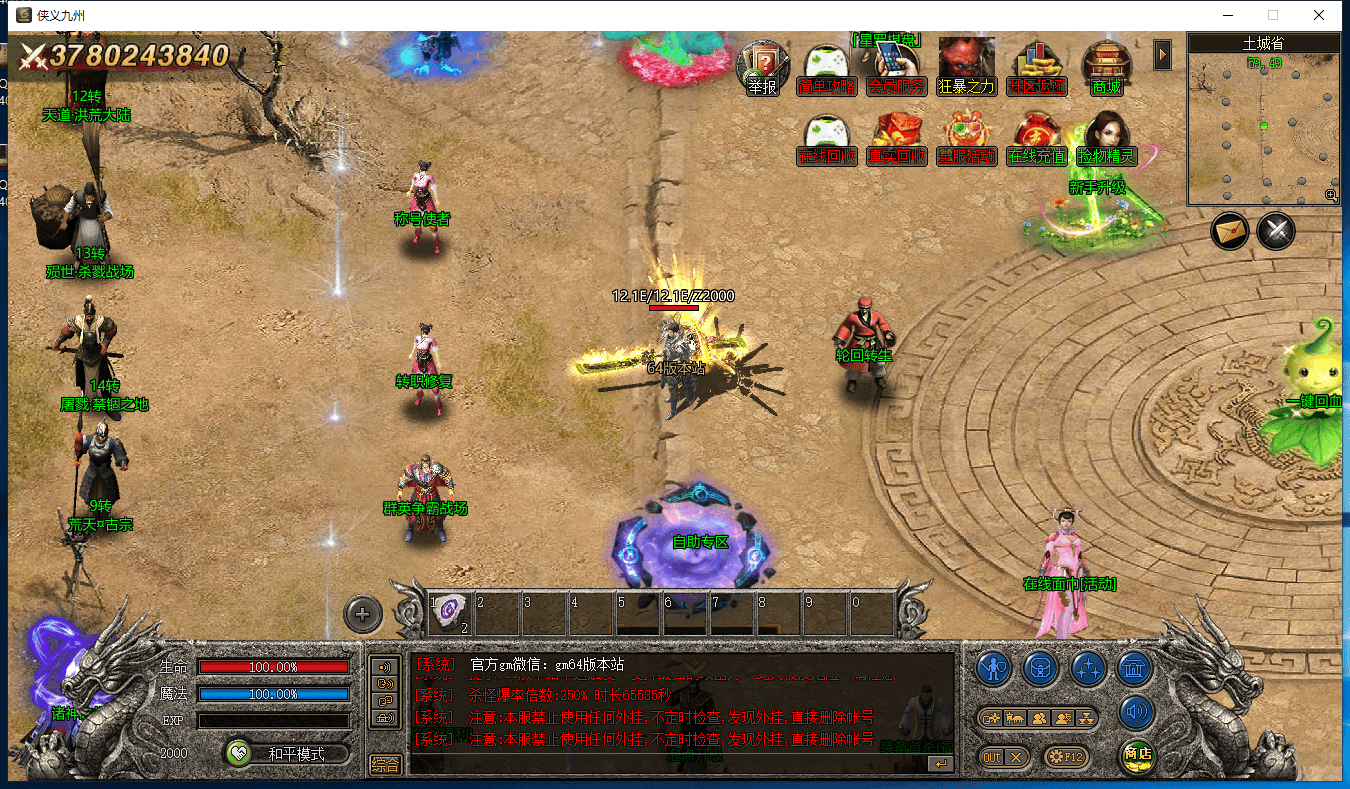The height and width of the screenshot is (789, 1350).
Task: Open the 商城 mall building icon
Action: coord(1106,66)
